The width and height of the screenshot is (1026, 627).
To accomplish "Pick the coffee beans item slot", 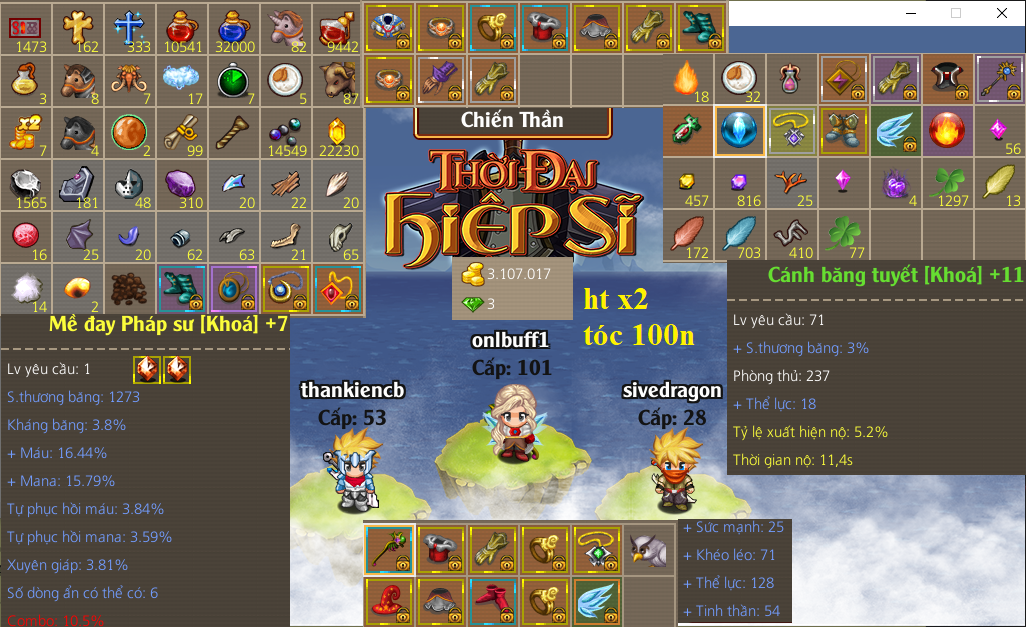I will 130,287.
